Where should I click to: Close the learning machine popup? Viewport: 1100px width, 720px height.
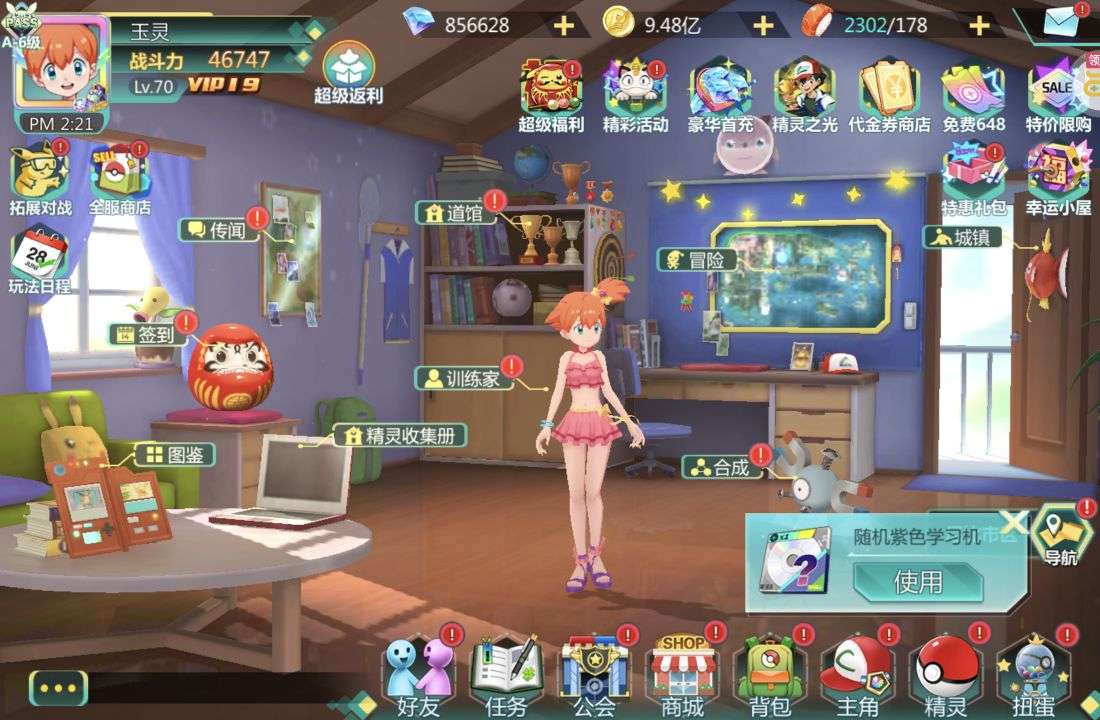coord(1014,521)
